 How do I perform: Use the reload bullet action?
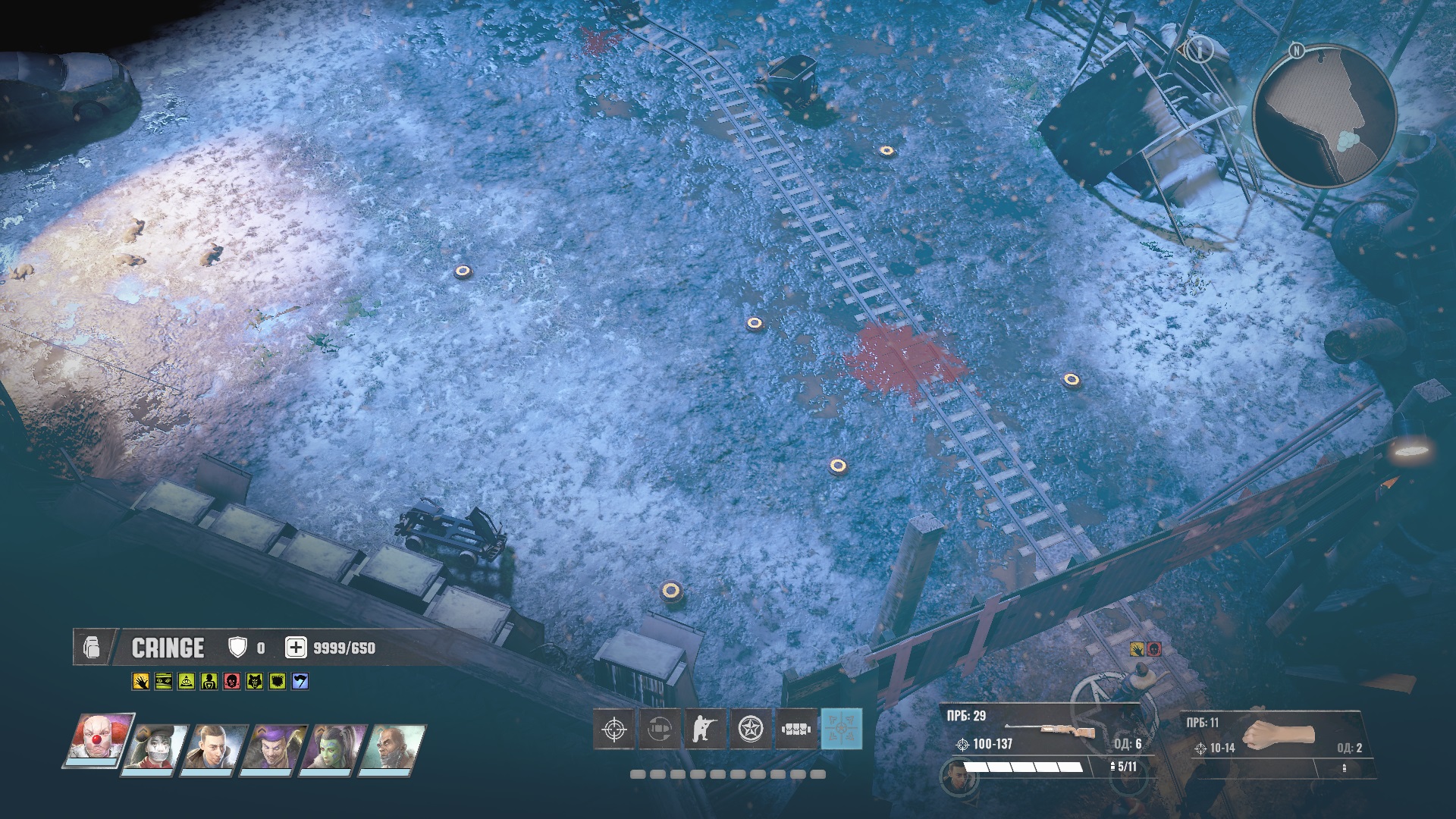pos(658,729)
